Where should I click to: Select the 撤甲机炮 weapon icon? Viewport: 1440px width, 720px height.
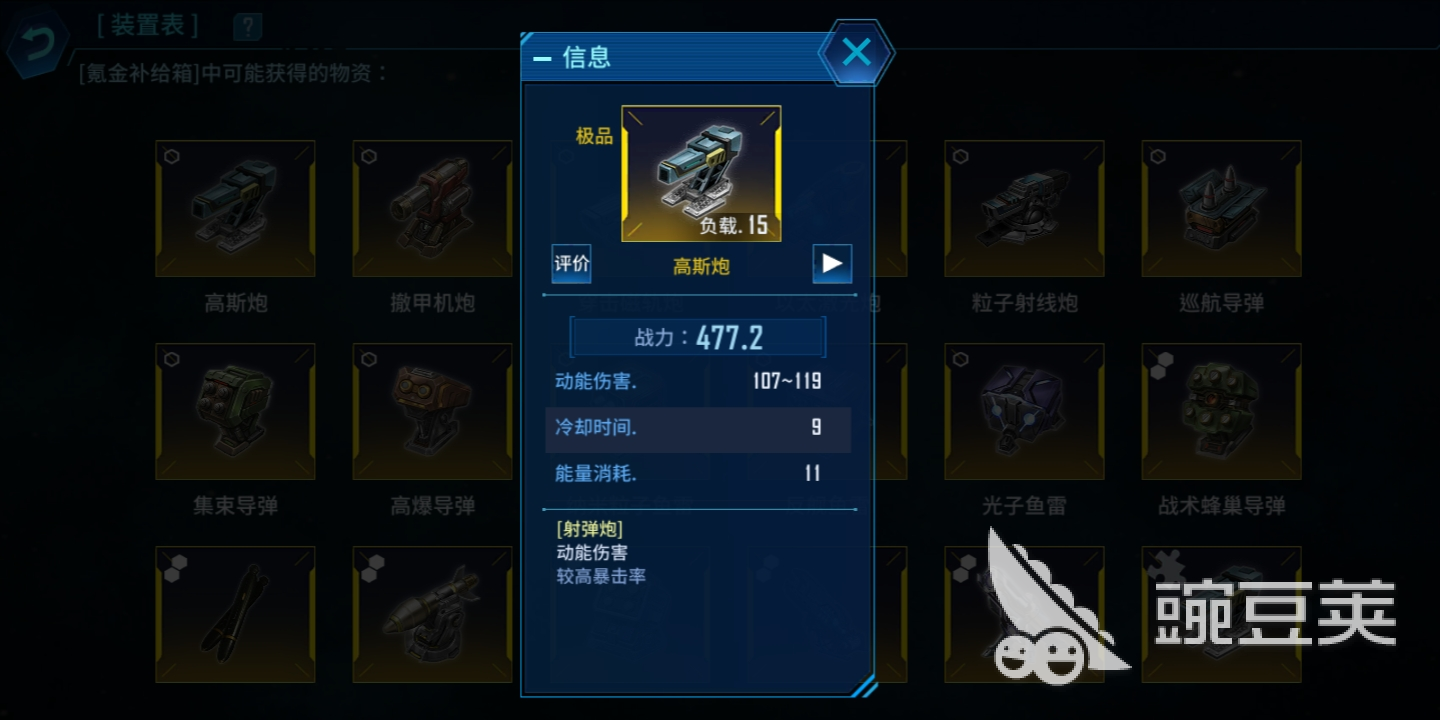pos(432,207)
